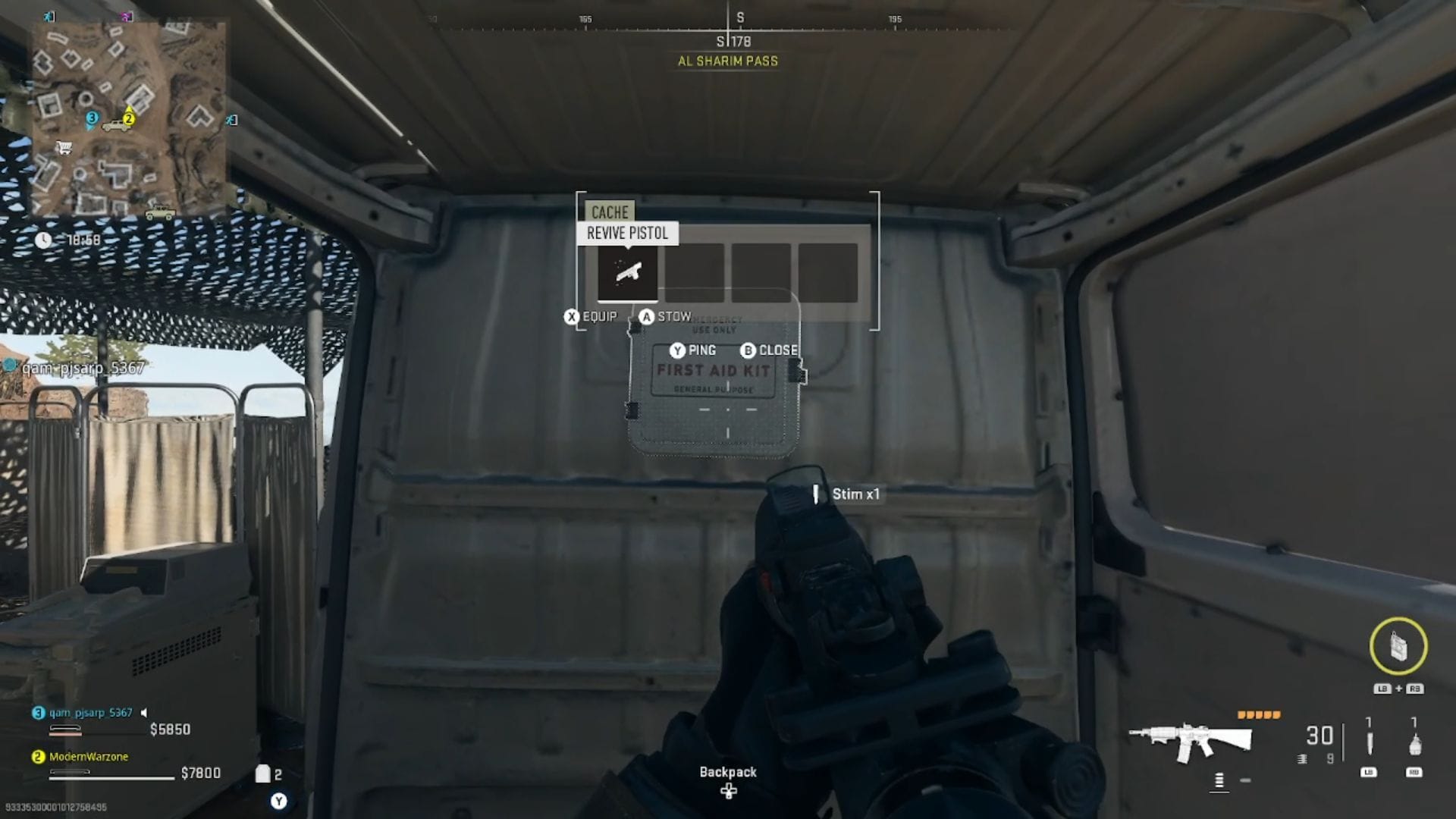Click the clock icon showing 18:58
The height and width of the screenshot is (819, 1456).
pos(45,239)
